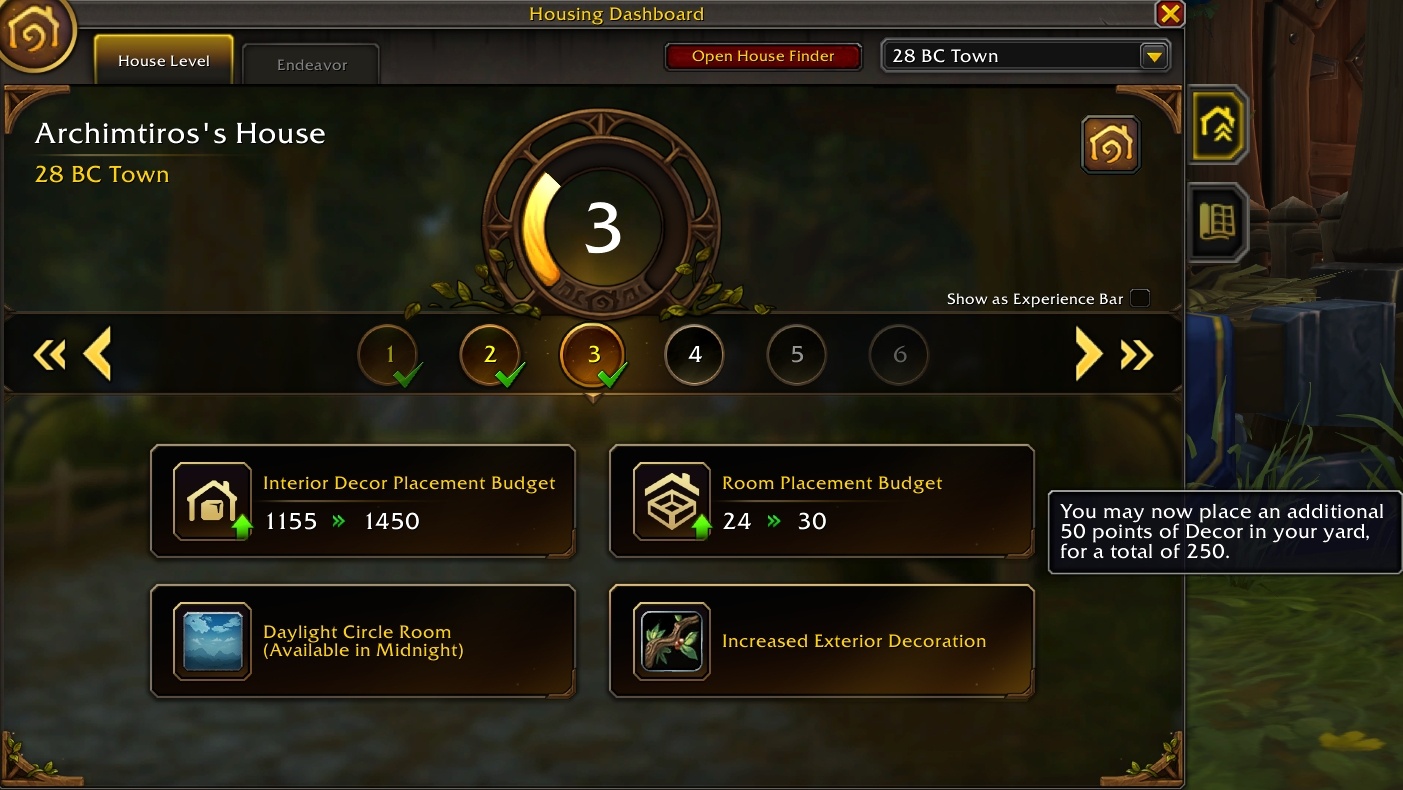Switch to the Endeavor tab

311,65
